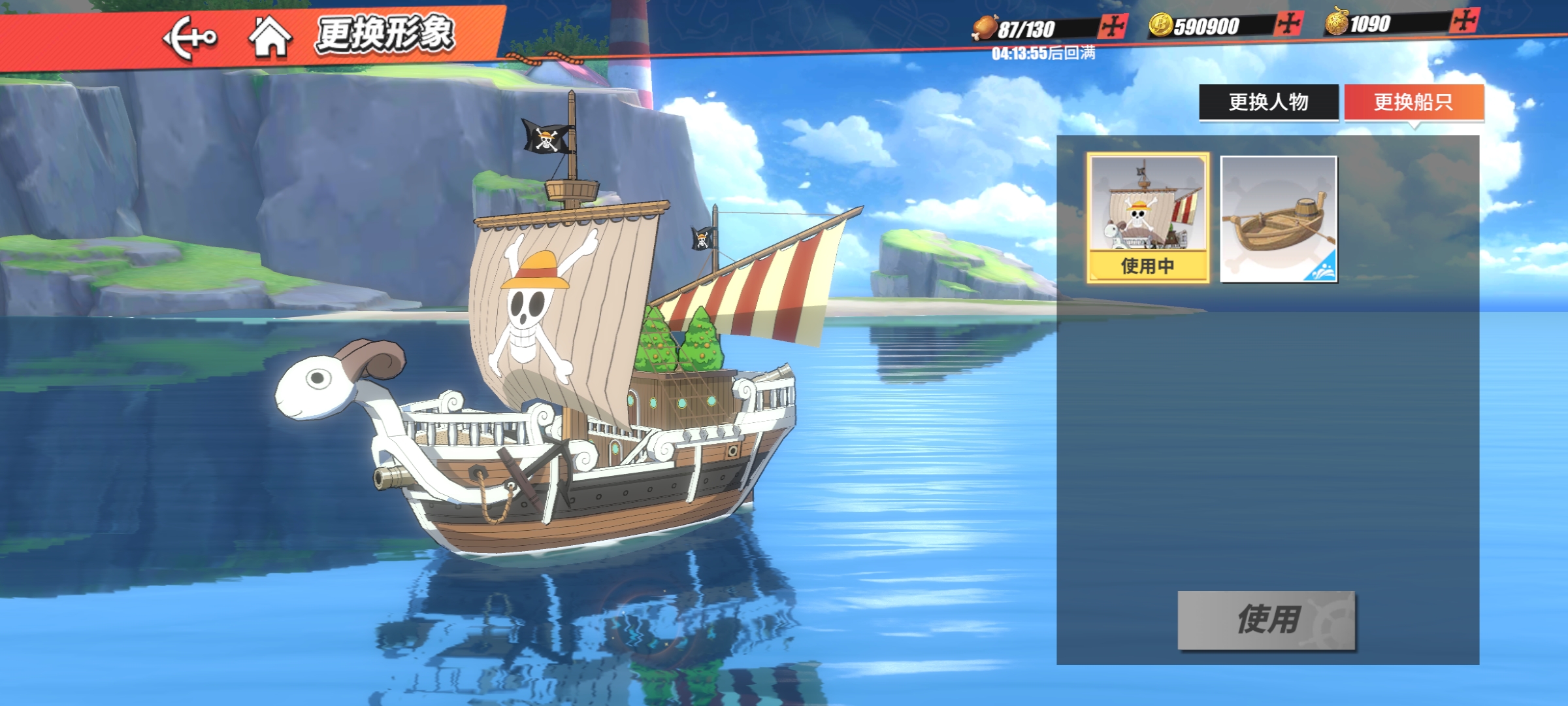Add stamina with the plus beside the meat counter

(1113, 27)
